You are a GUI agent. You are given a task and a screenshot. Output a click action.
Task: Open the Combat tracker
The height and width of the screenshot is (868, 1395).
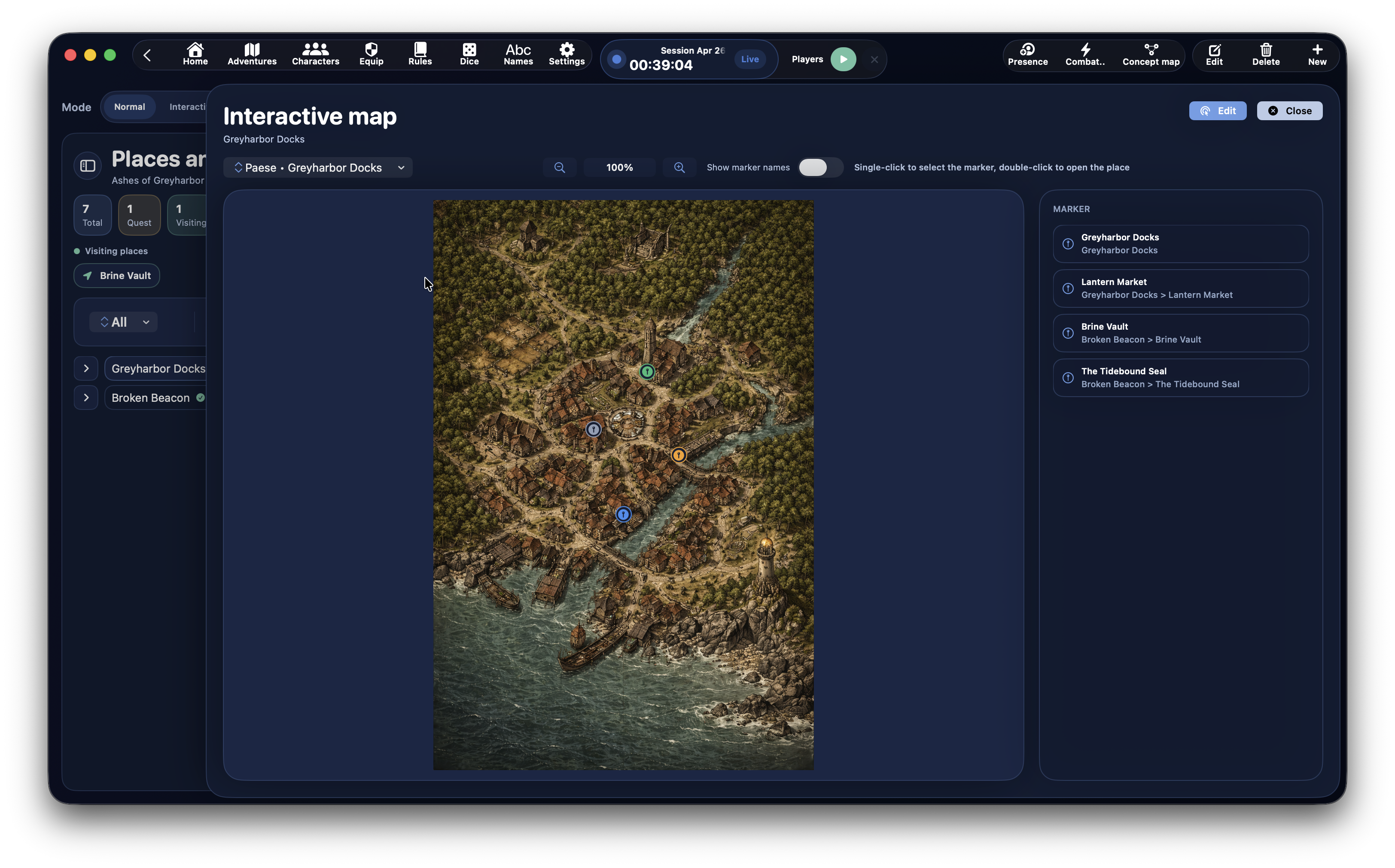[1085, 54]
